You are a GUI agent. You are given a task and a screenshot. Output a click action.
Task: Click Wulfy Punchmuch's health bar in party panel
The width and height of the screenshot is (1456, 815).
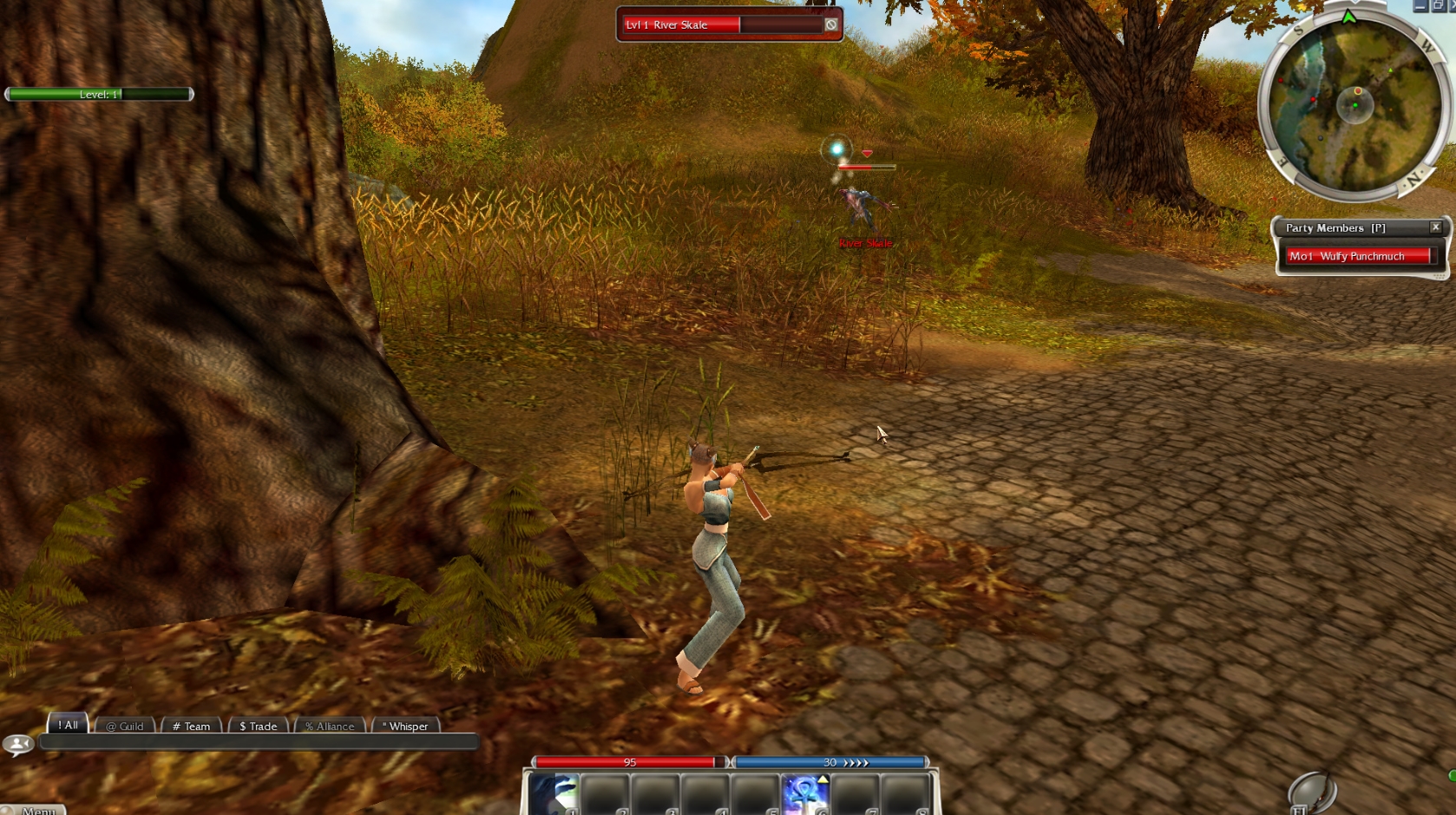point(1361,256)
